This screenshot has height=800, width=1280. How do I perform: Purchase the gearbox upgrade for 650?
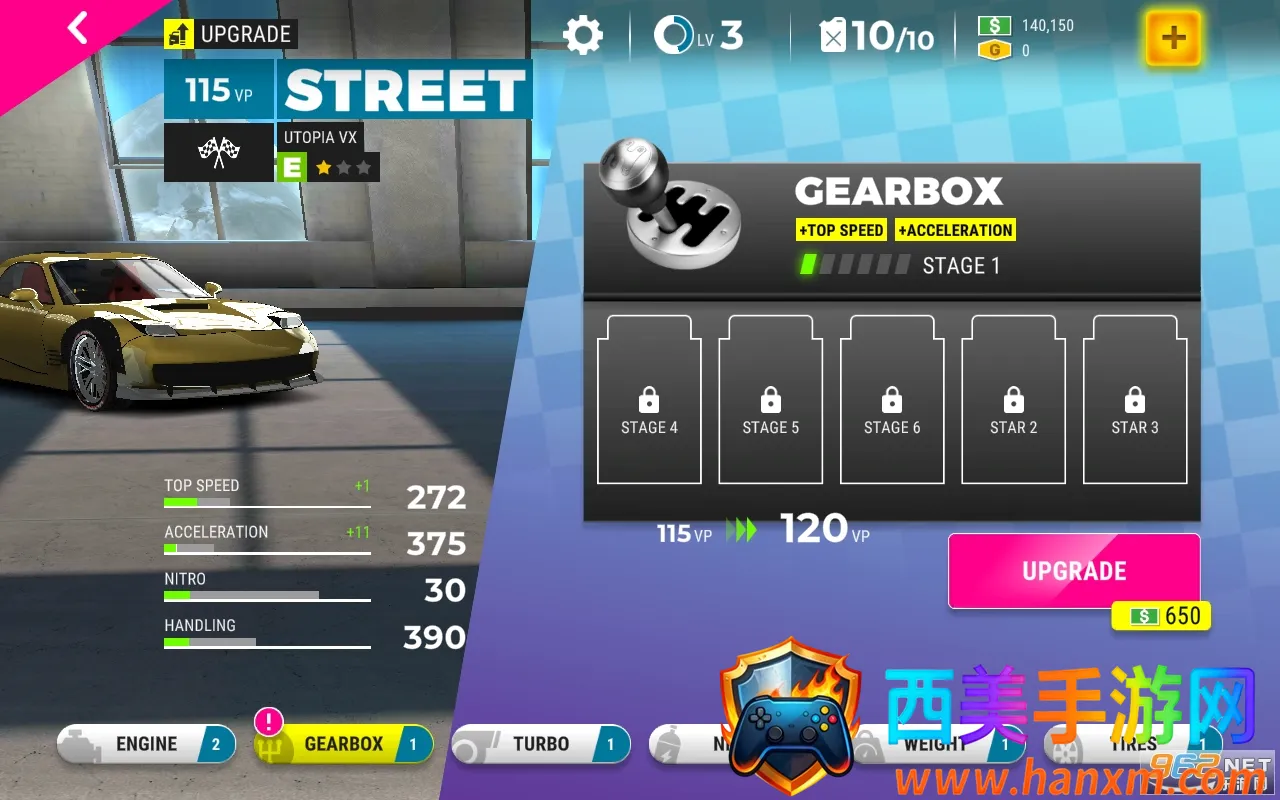1073,571
